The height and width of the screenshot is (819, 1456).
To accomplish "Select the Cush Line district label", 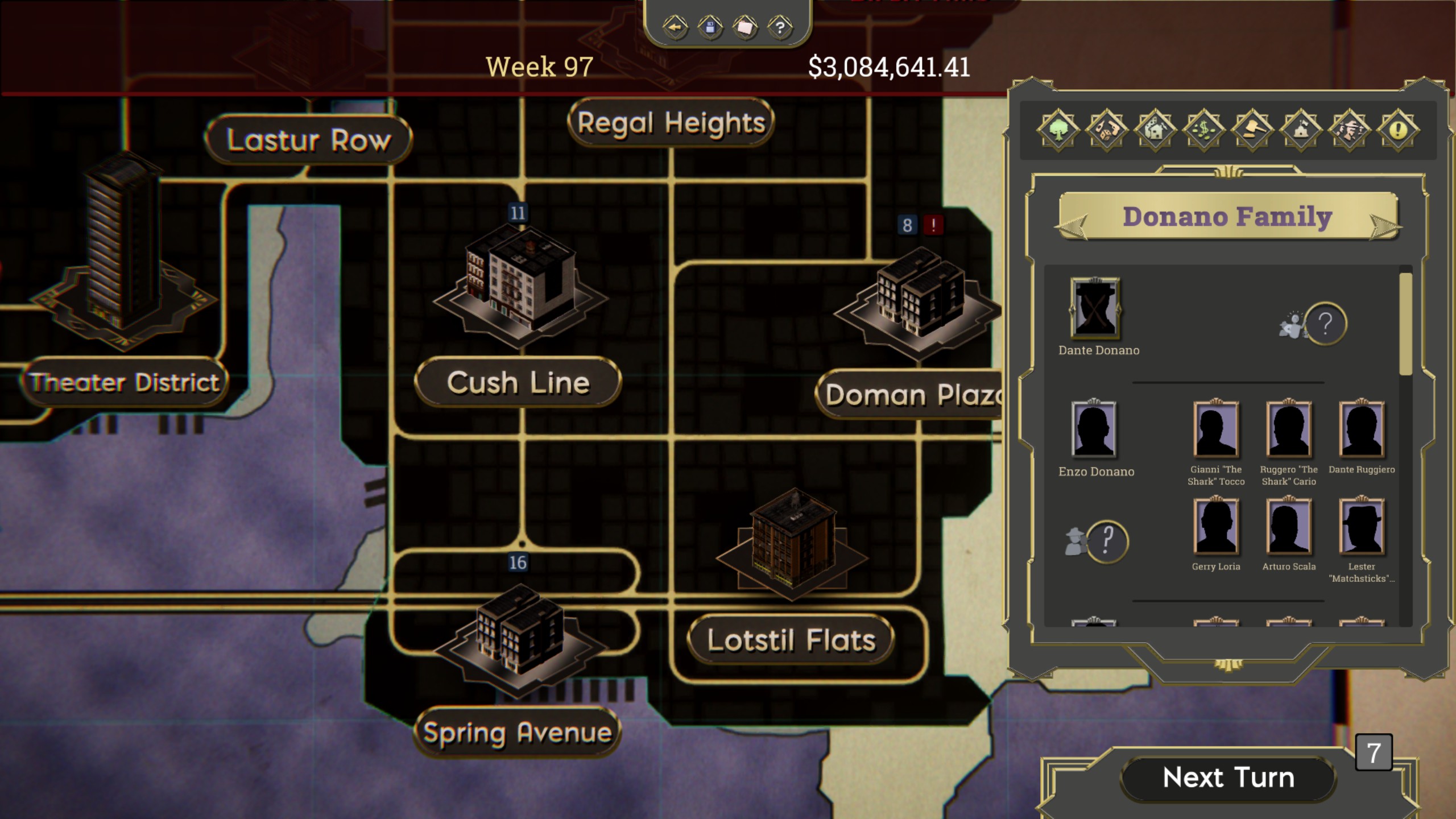I will pos(518,382).
